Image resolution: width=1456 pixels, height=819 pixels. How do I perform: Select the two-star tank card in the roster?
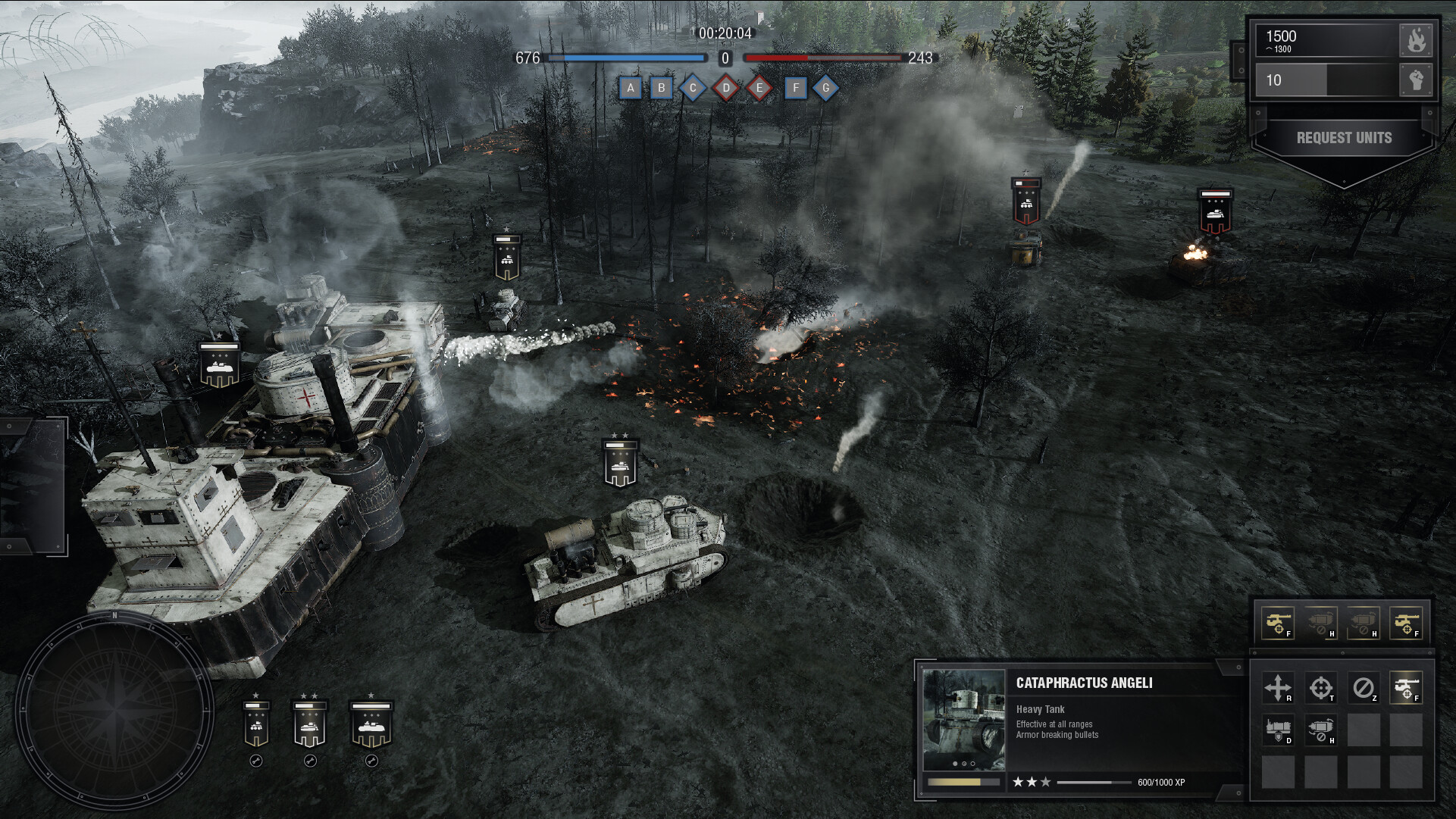coord(309,724)
